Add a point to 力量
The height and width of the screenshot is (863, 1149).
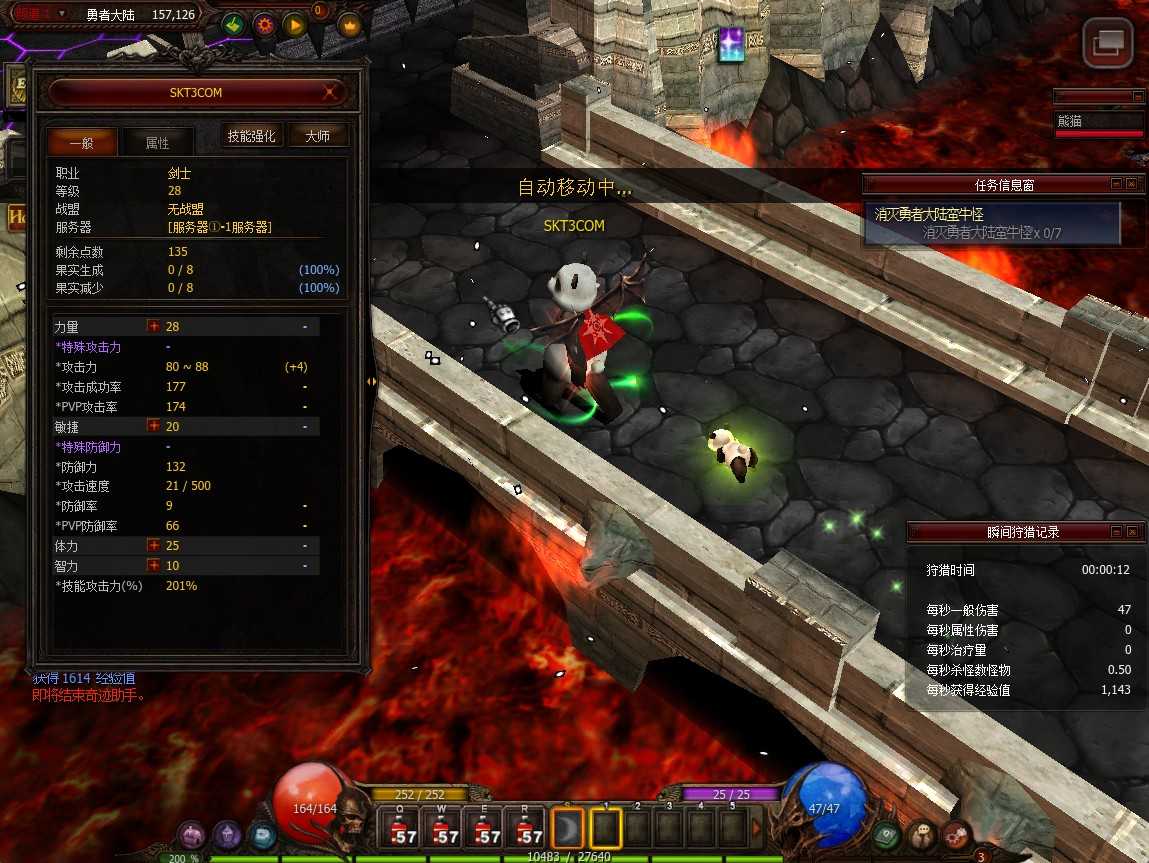pos(154,327)
